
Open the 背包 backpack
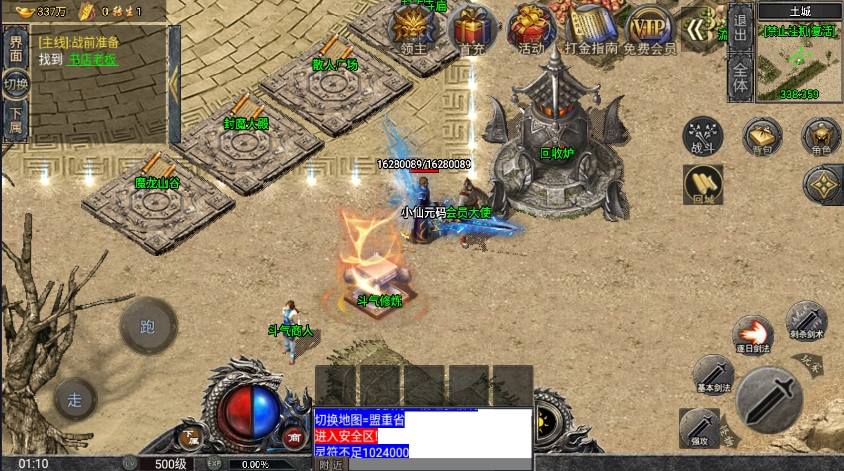(x=763, y=135)
